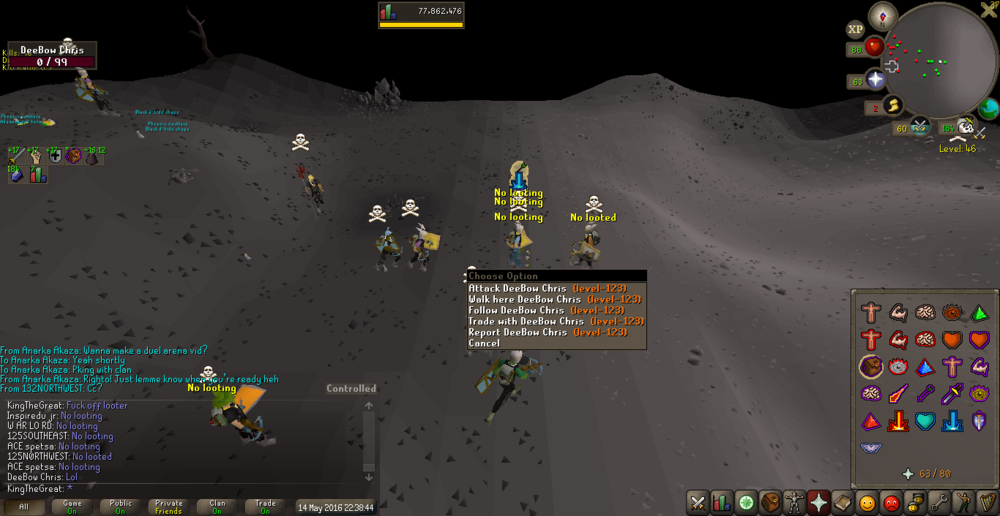Switch to the worn equipment tab
Screen dimensions: 1000x516
(795, 502)
